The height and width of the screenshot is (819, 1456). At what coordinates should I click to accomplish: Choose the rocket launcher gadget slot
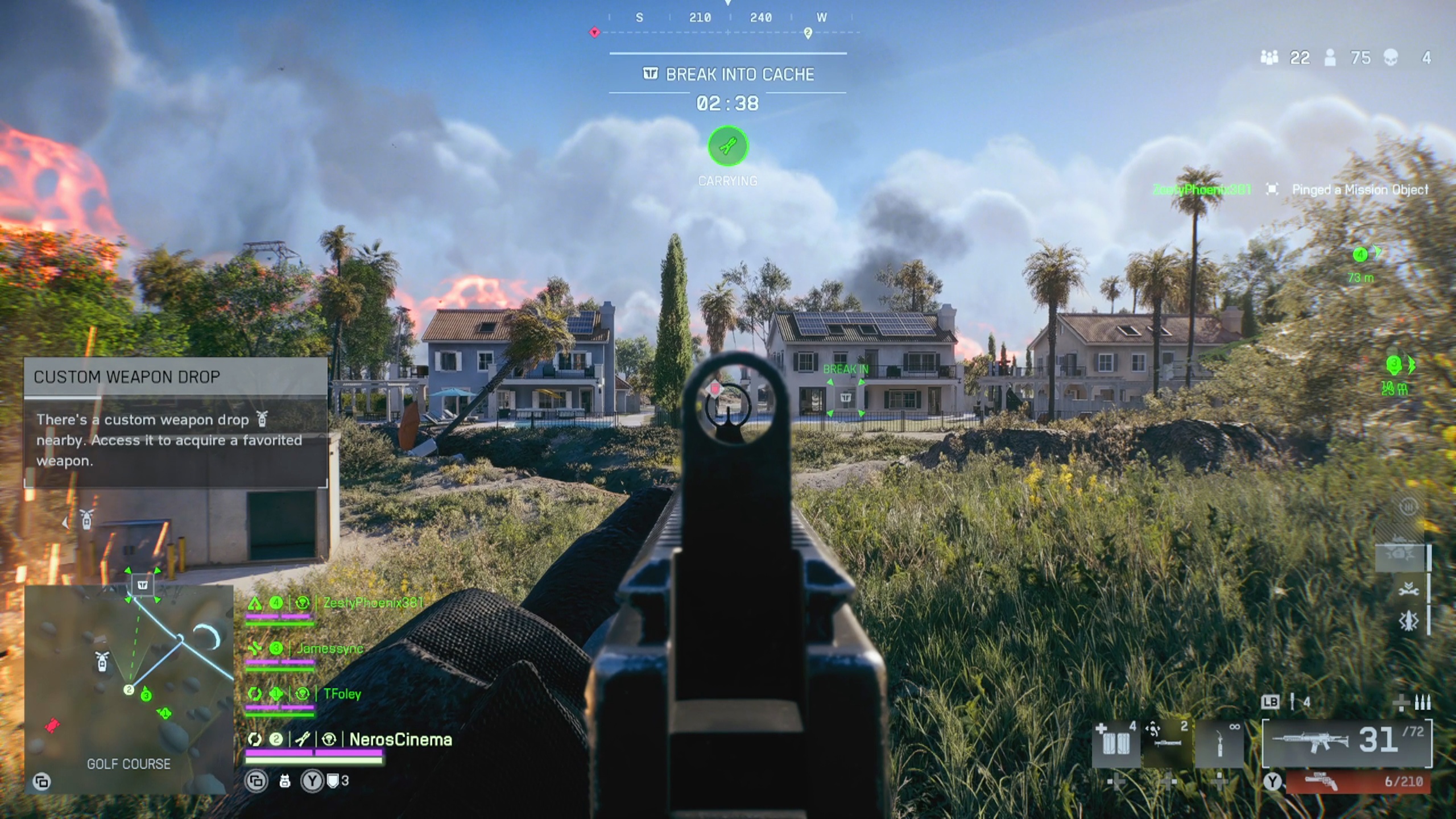1167,743
